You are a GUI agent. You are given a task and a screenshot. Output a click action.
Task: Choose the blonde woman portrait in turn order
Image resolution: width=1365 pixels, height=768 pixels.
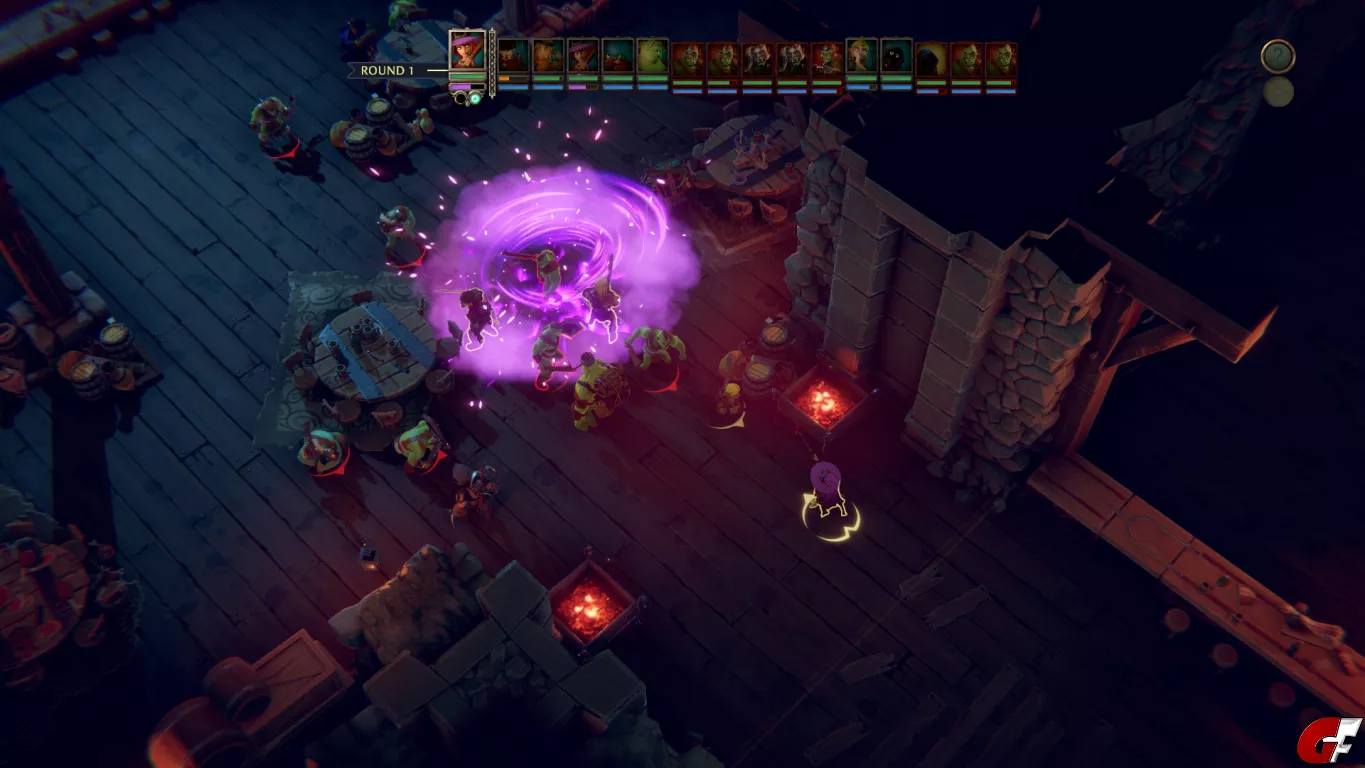862,56
